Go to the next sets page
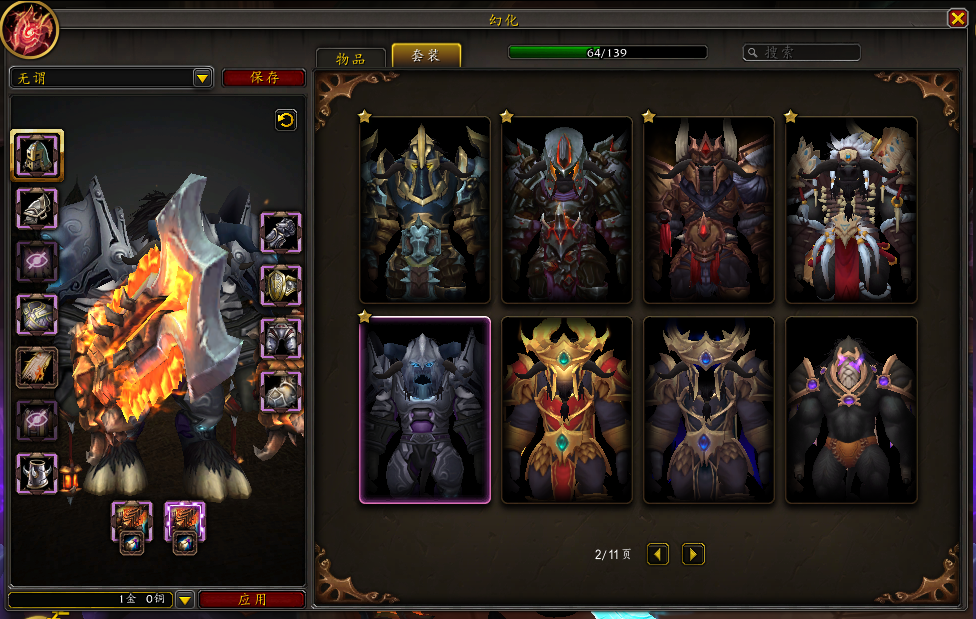Viewport: 976px width, 619px height. [693, 554]
